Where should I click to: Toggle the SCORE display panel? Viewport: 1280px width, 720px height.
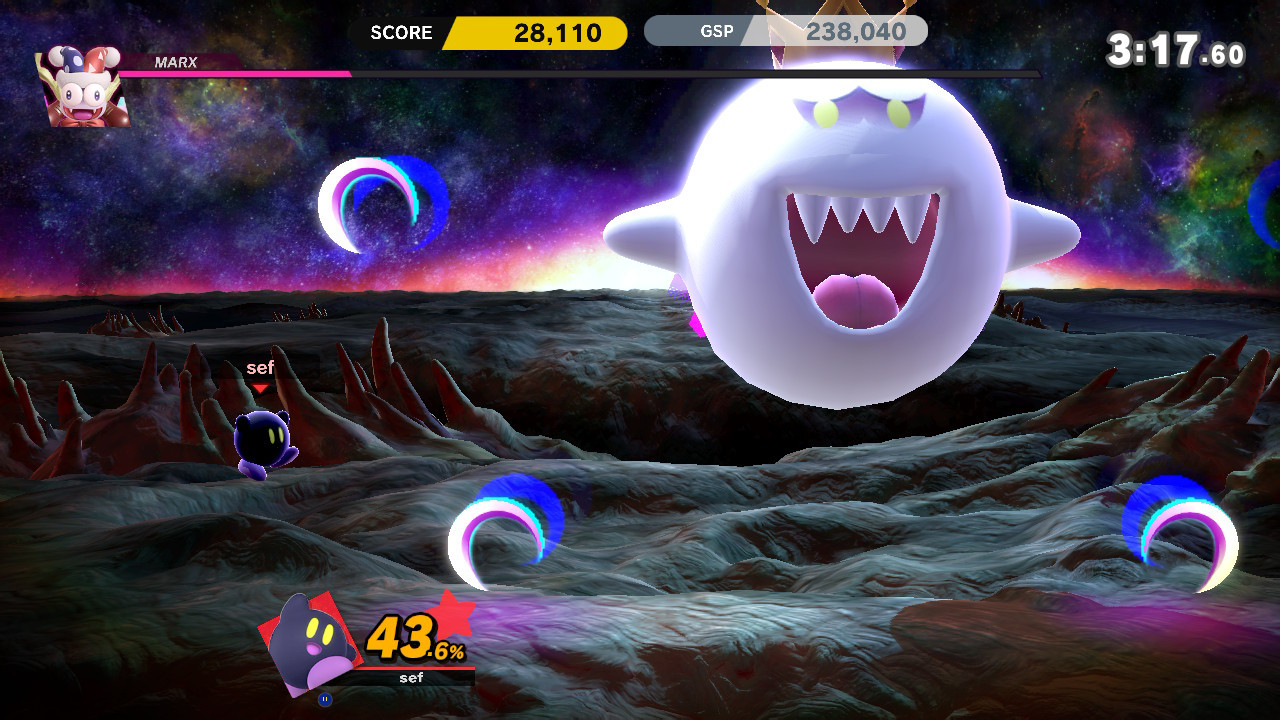[x=400, y=33]
